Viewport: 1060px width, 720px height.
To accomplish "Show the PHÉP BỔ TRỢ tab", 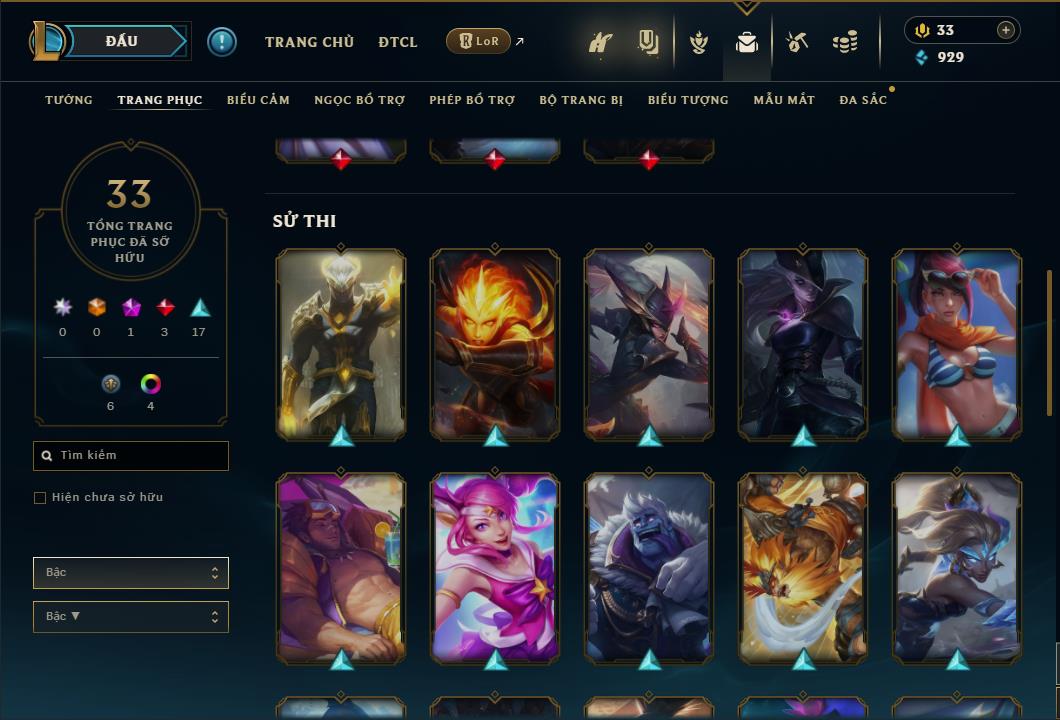I will tap(472, 100).
